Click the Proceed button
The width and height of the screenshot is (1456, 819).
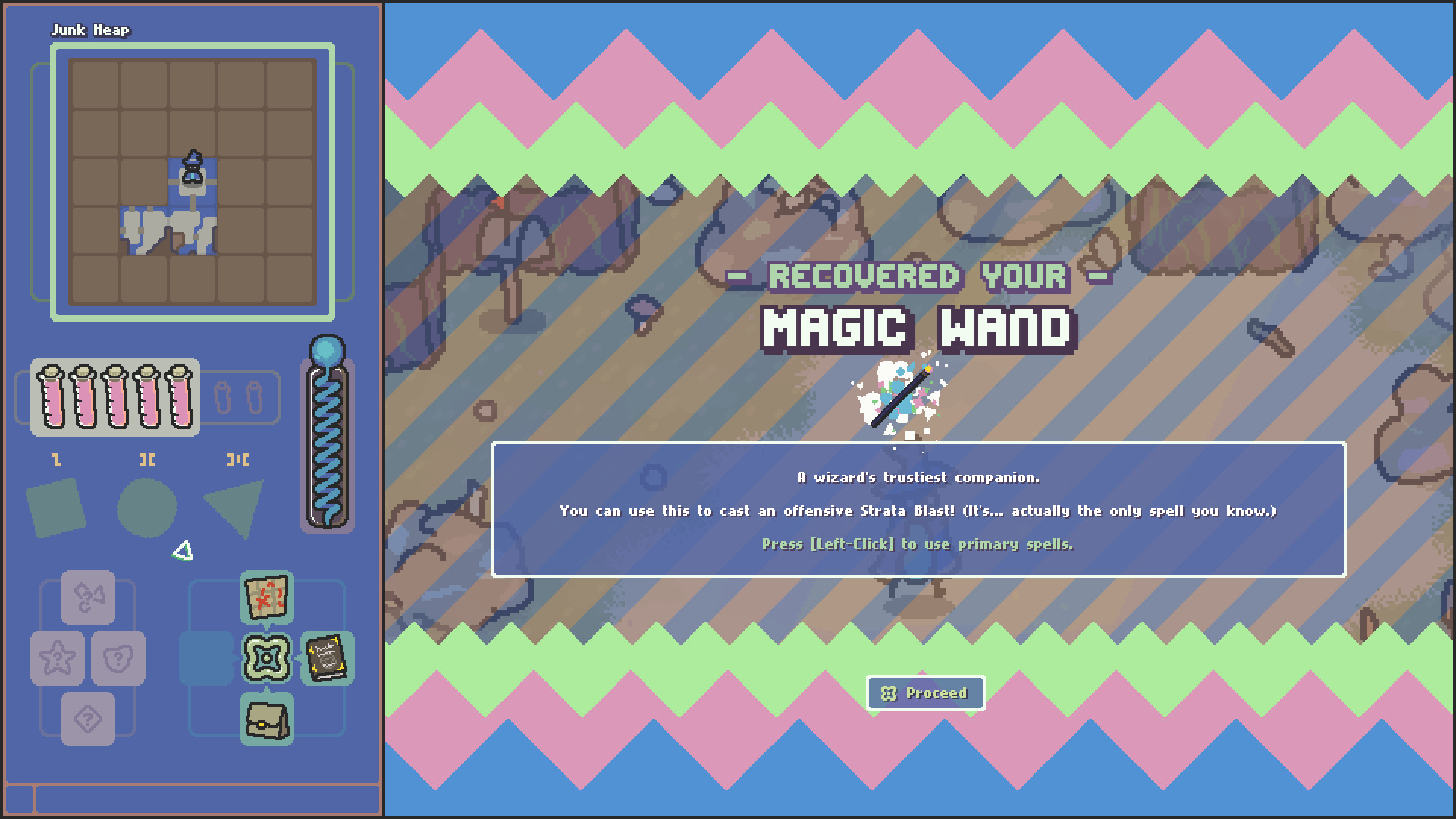(924, 692)
